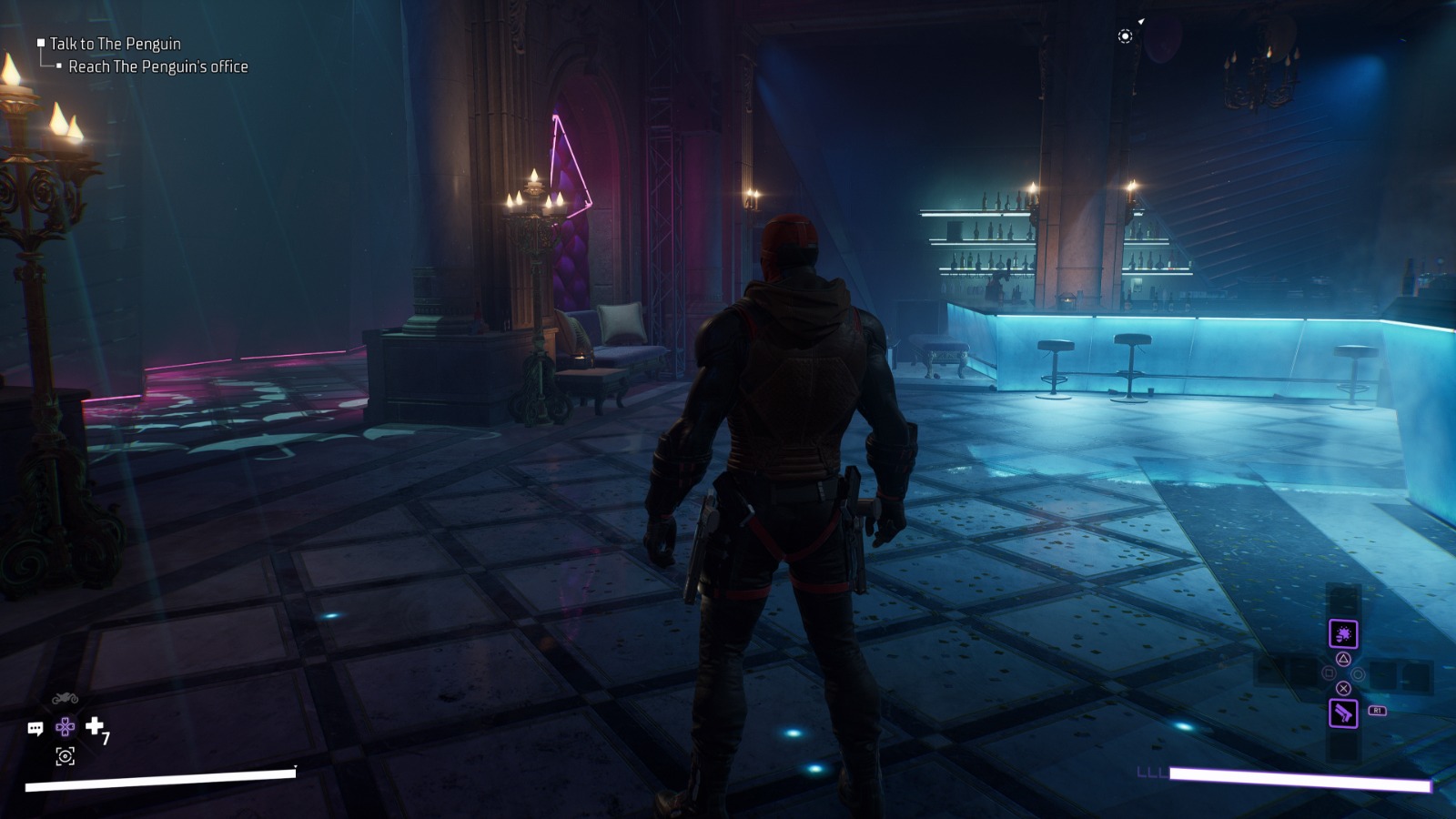This screenshot has width=1456, height=819.
Task: Collapse the sub-objective under the quest tracker
Action: pyautogui.click(x=157, y=66)
